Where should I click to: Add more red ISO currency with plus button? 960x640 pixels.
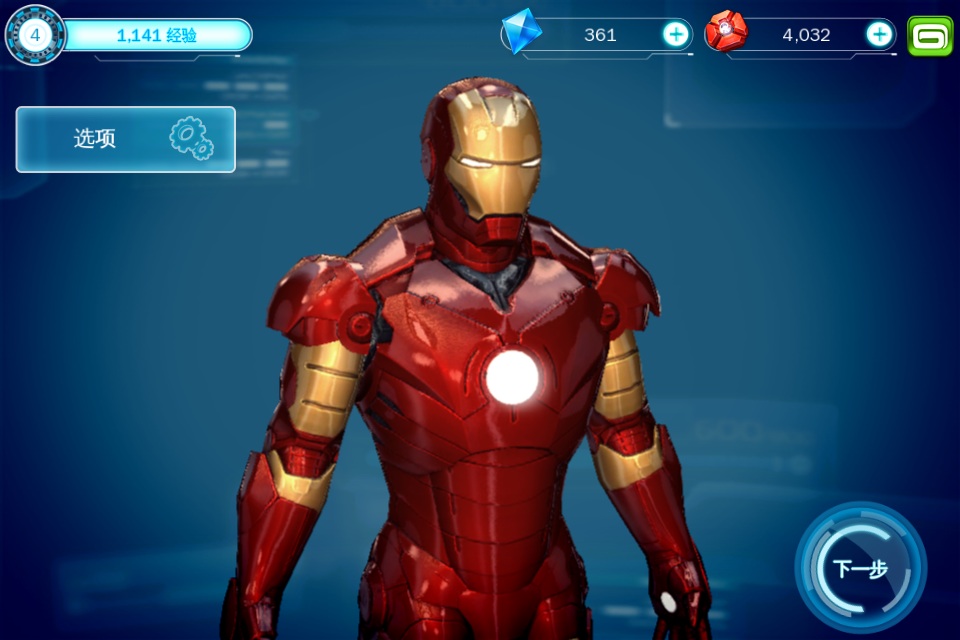tap(879, 35)
